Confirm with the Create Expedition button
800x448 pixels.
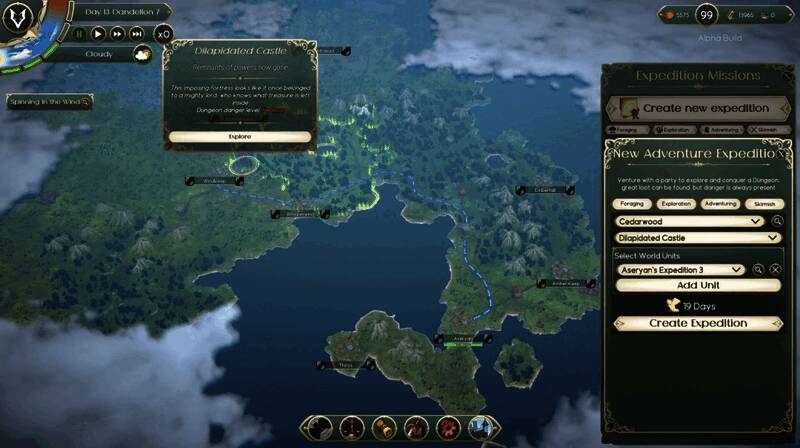697,323
